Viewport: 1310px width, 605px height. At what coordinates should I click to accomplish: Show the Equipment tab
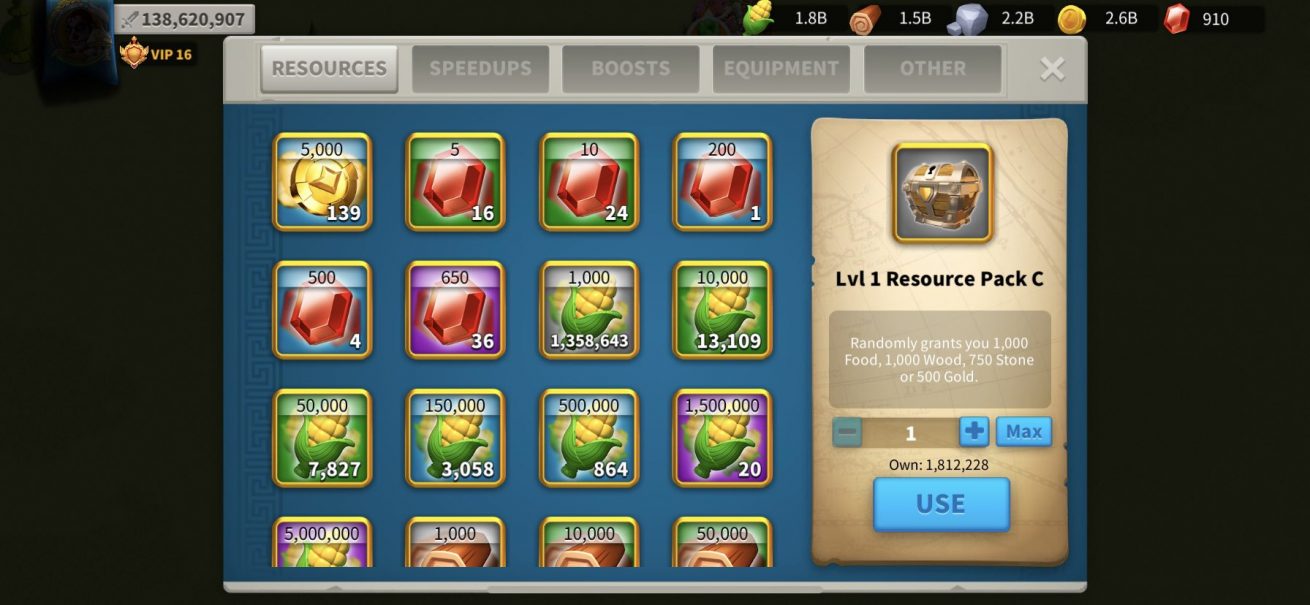[781, 69]
